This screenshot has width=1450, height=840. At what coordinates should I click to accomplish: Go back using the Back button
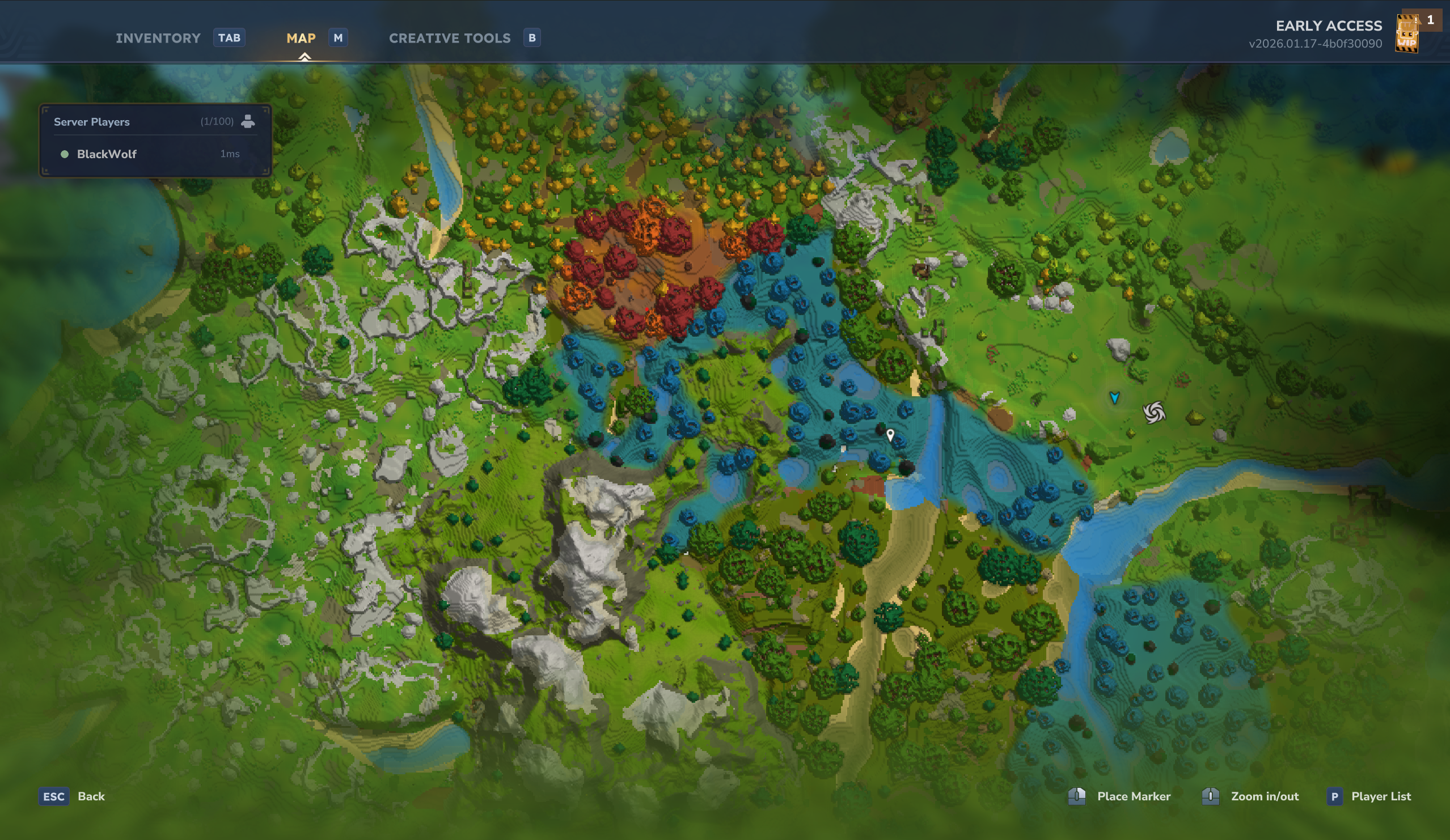[x=91, y=796]
